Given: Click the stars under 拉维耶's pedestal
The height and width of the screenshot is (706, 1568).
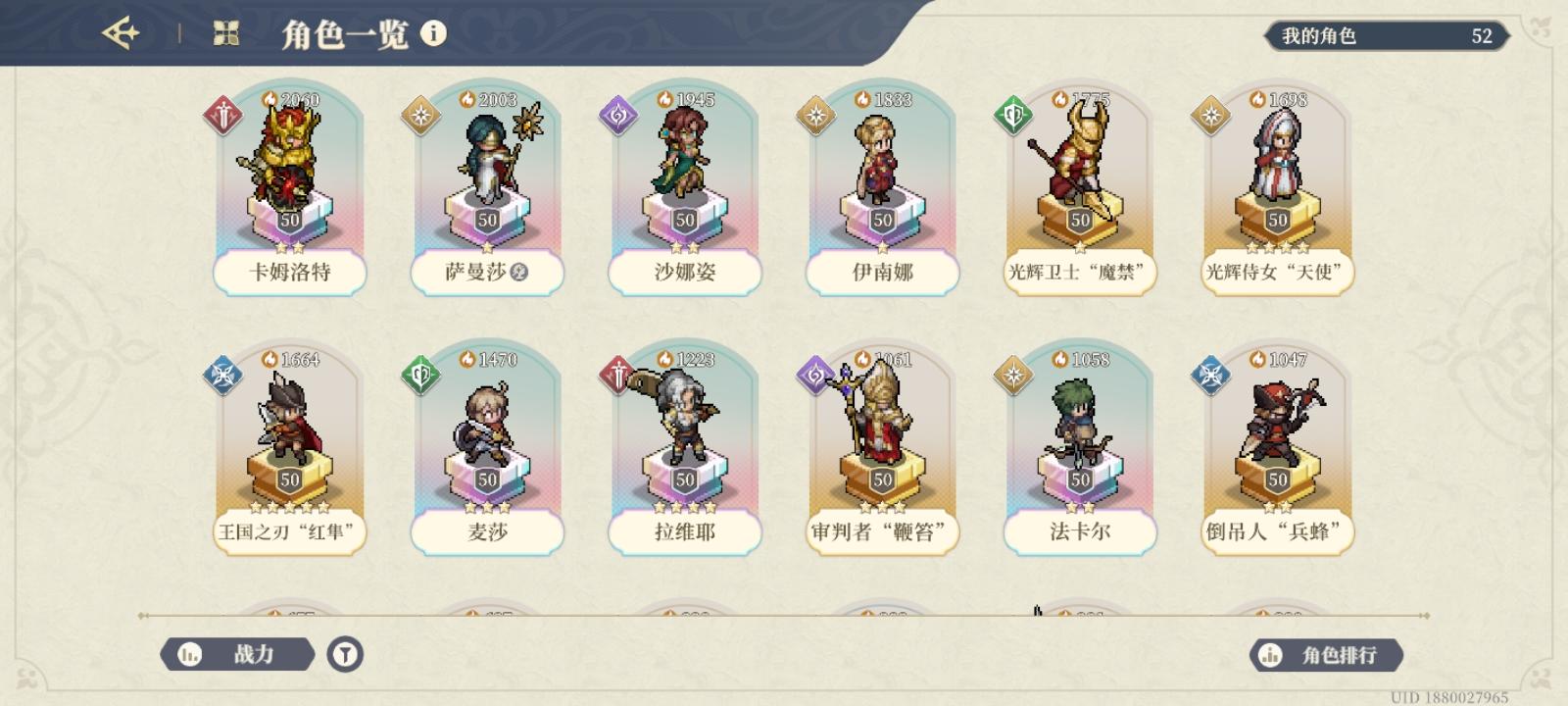Looking at the screenshot, I should [684, 506].
